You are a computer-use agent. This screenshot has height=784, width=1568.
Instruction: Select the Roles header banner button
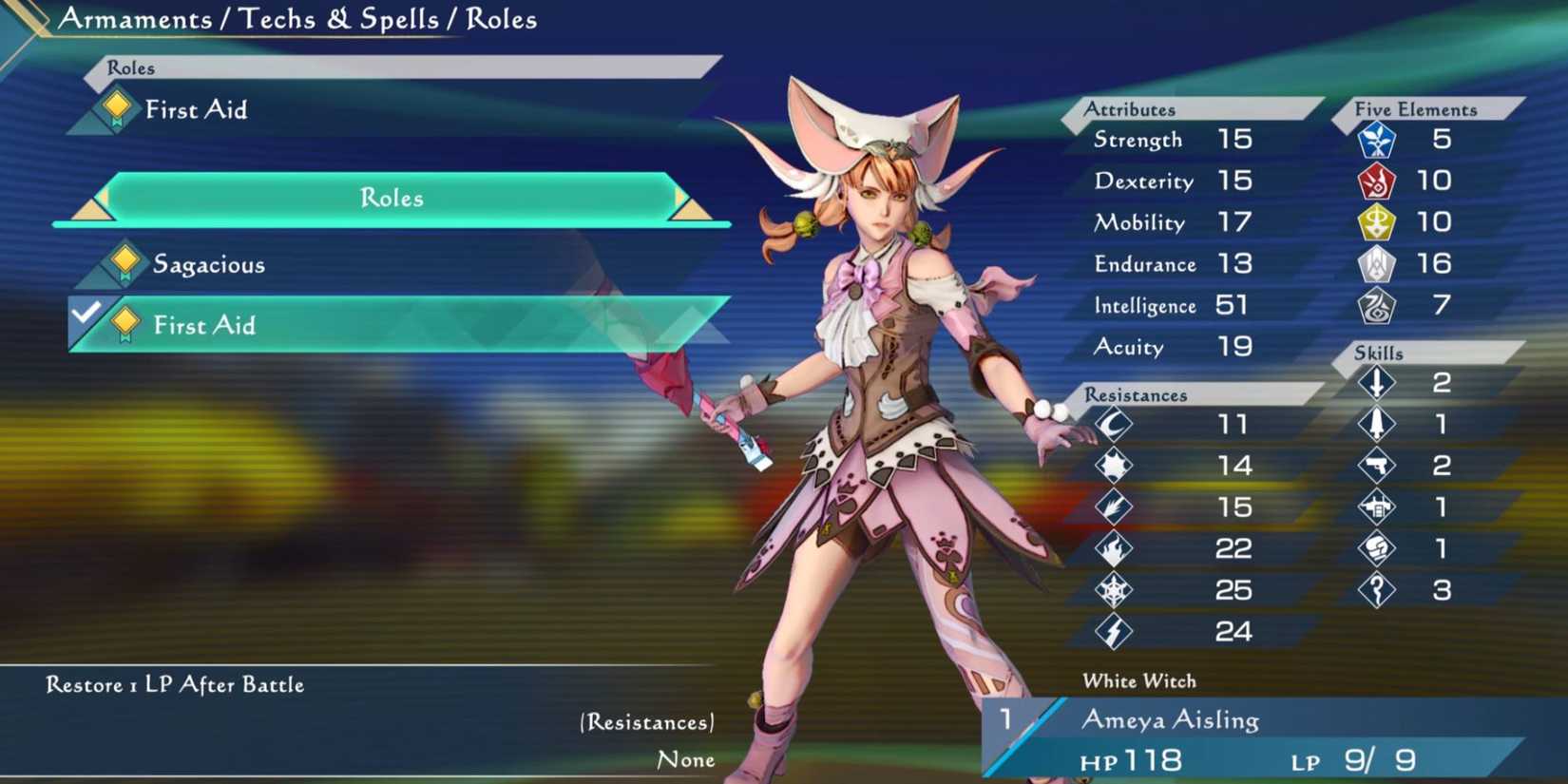pyautogui.click(x=133, y=67)
